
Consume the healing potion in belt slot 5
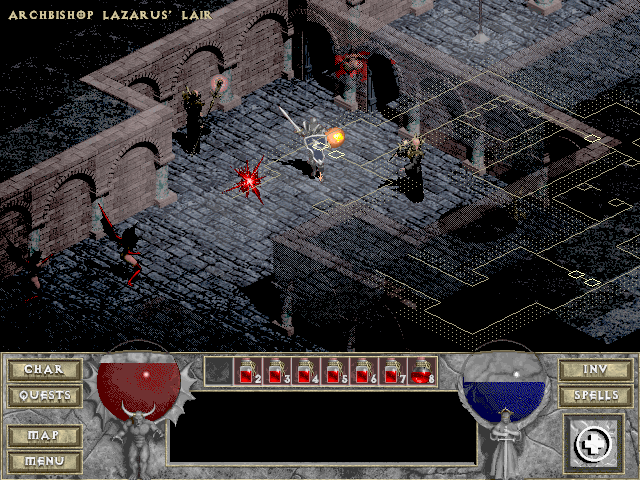(335, 372)
